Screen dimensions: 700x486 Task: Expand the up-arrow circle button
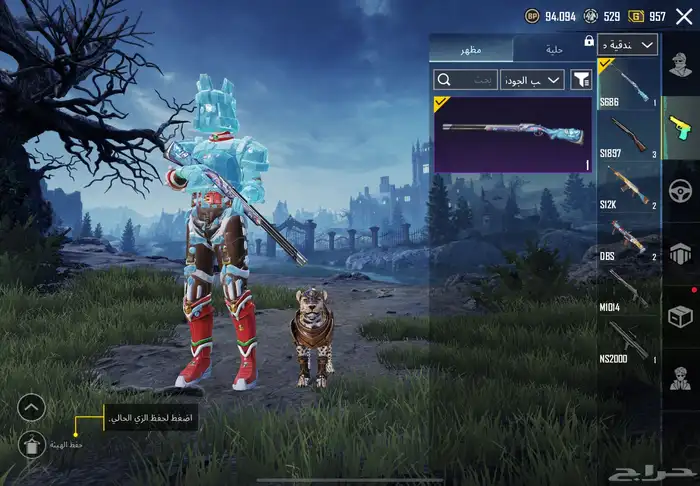[x=32, y=407]
